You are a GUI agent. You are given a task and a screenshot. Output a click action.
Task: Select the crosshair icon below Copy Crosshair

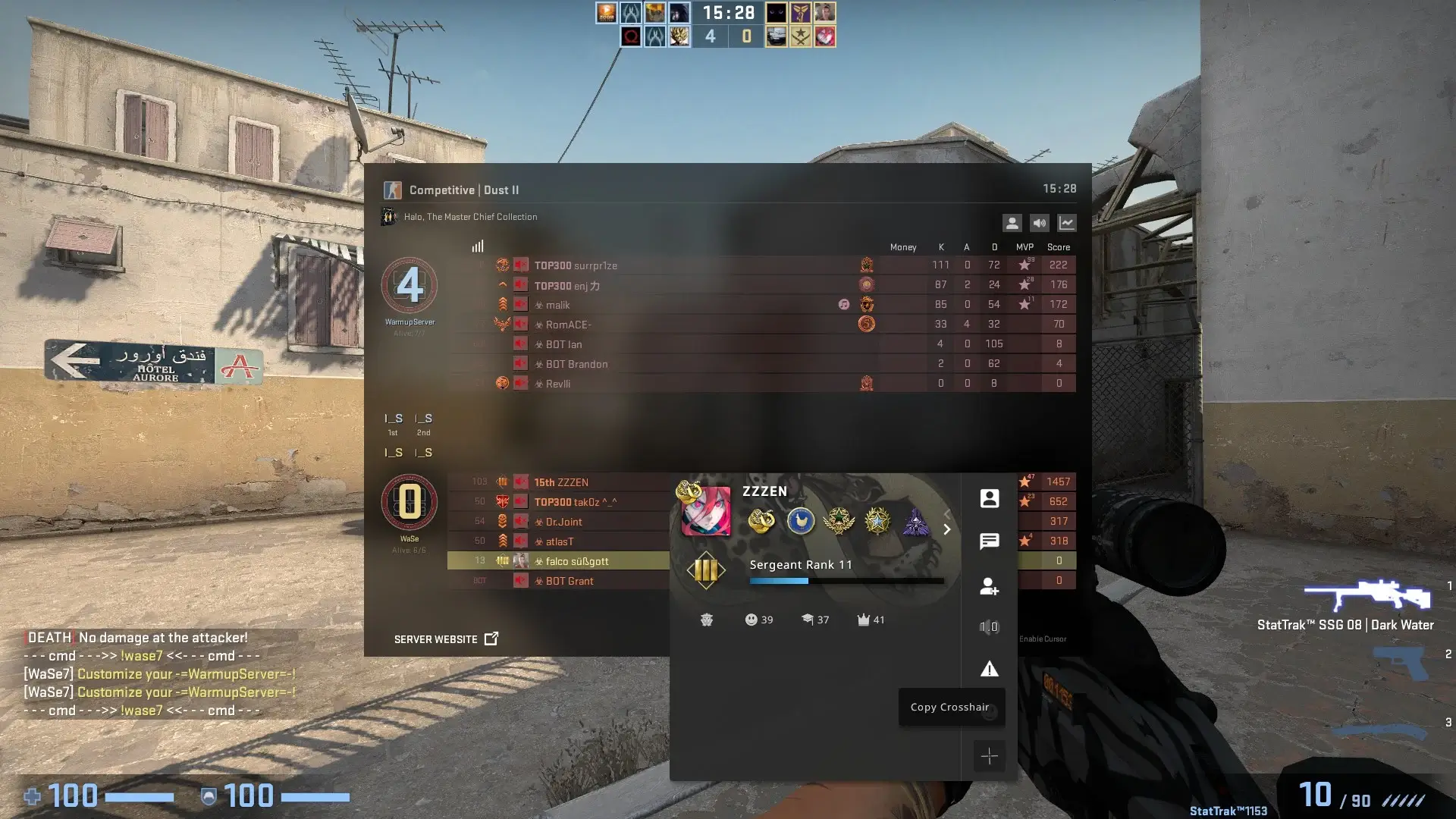(x=990, y=756)
